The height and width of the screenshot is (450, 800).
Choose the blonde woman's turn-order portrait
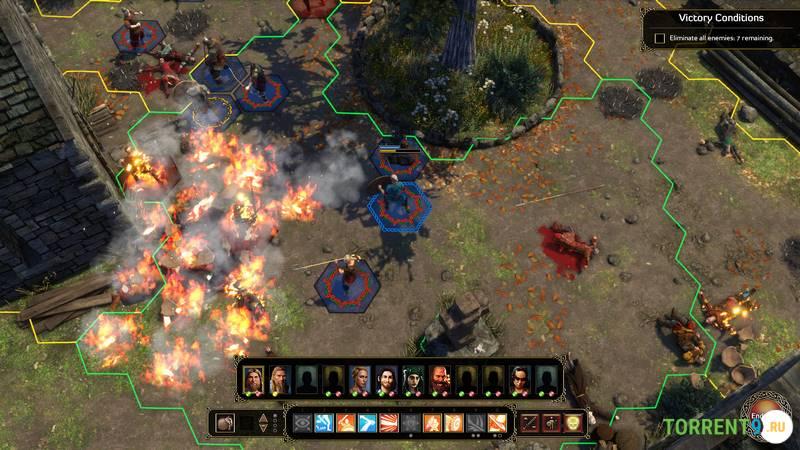(359, 379)
